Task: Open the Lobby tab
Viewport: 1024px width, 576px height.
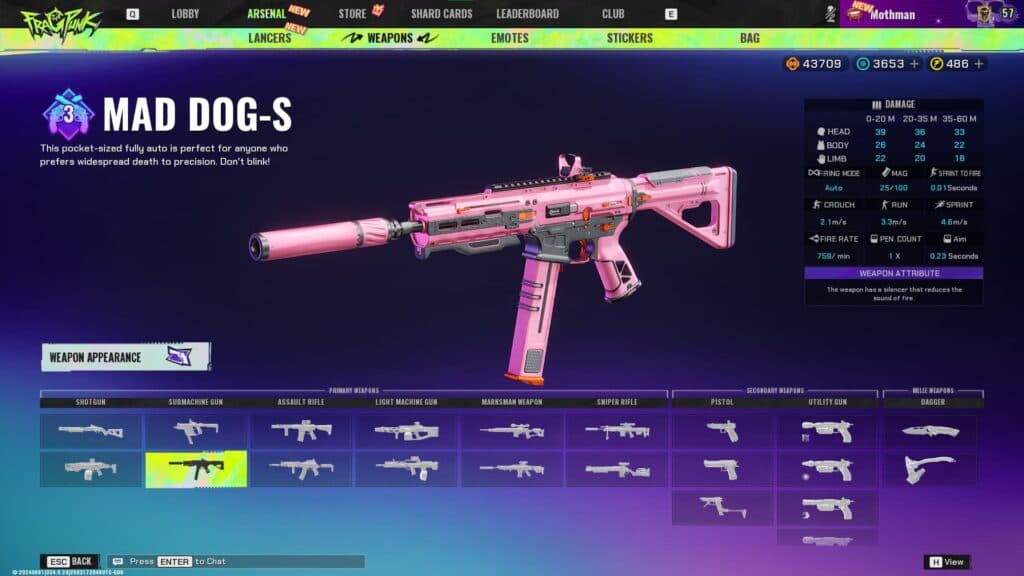Action: click(x=185, y=14)
